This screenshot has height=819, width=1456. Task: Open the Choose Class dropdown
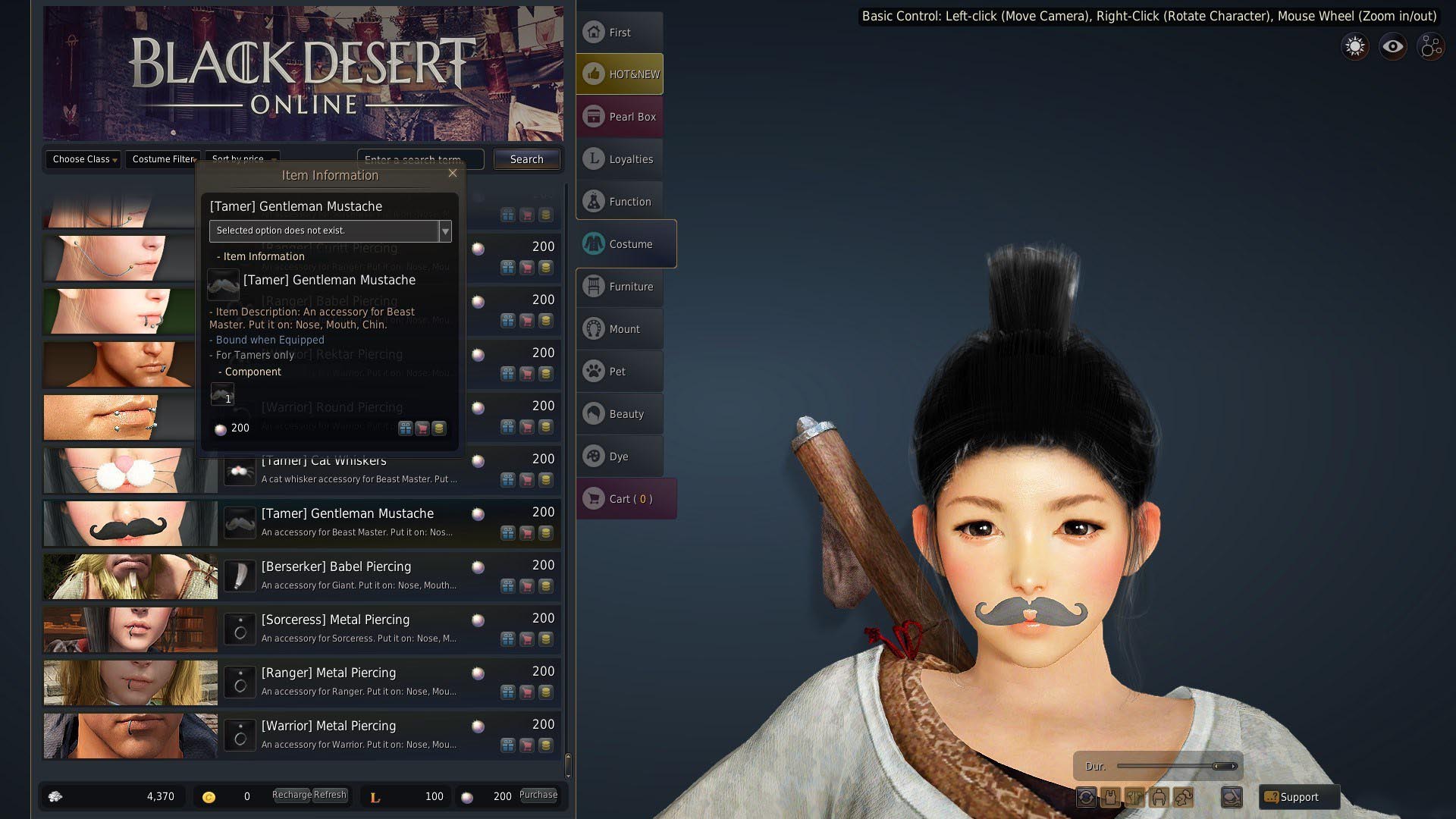[x=83, y=159]
